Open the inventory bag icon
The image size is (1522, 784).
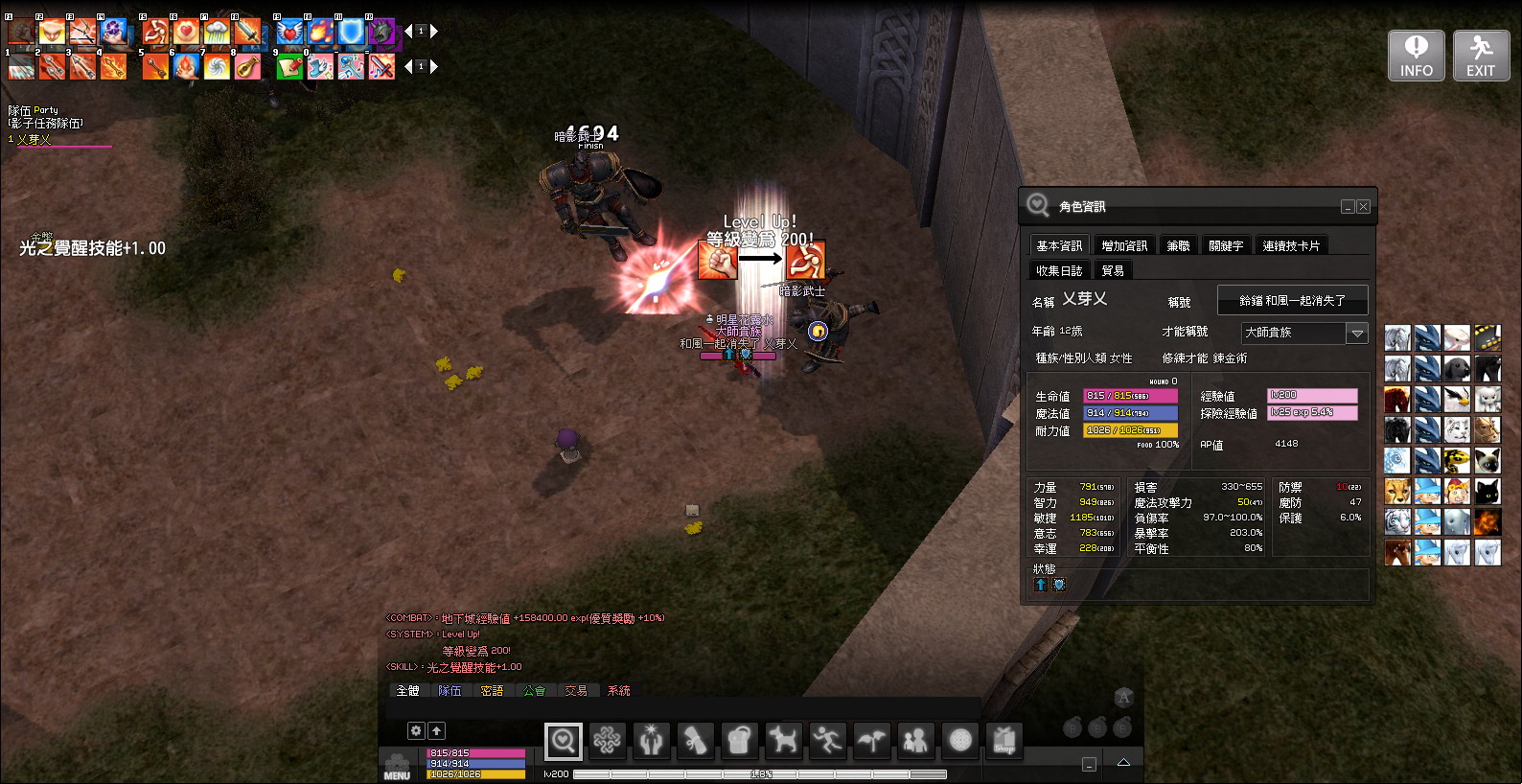(x=739, y=740)
